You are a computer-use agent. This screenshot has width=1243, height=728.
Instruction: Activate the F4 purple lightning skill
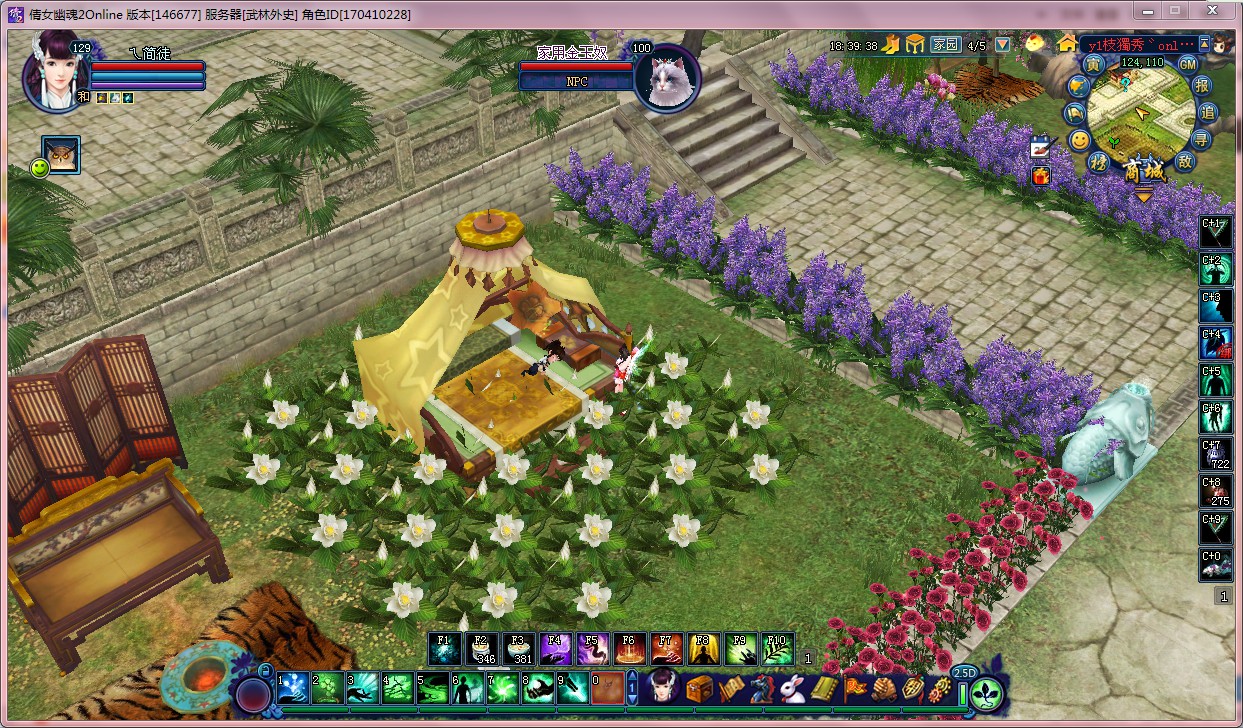555,649
